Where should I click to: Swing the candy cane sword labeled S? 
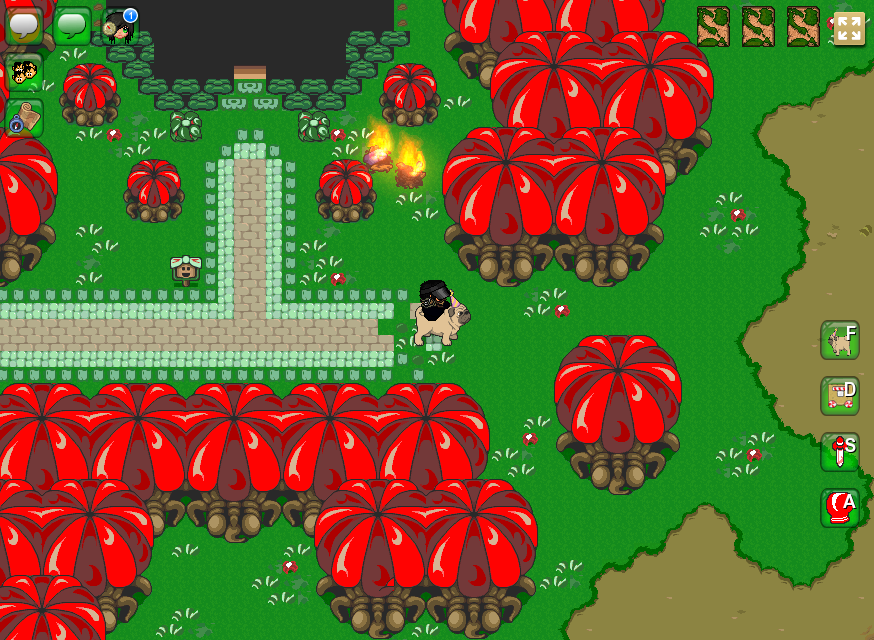pos(840,452)
